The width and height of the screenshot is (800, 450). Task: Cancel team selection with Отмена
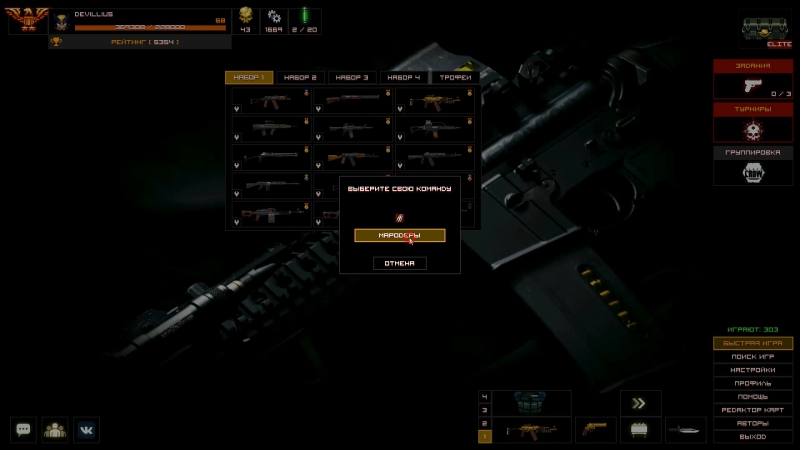coord(400,263)
